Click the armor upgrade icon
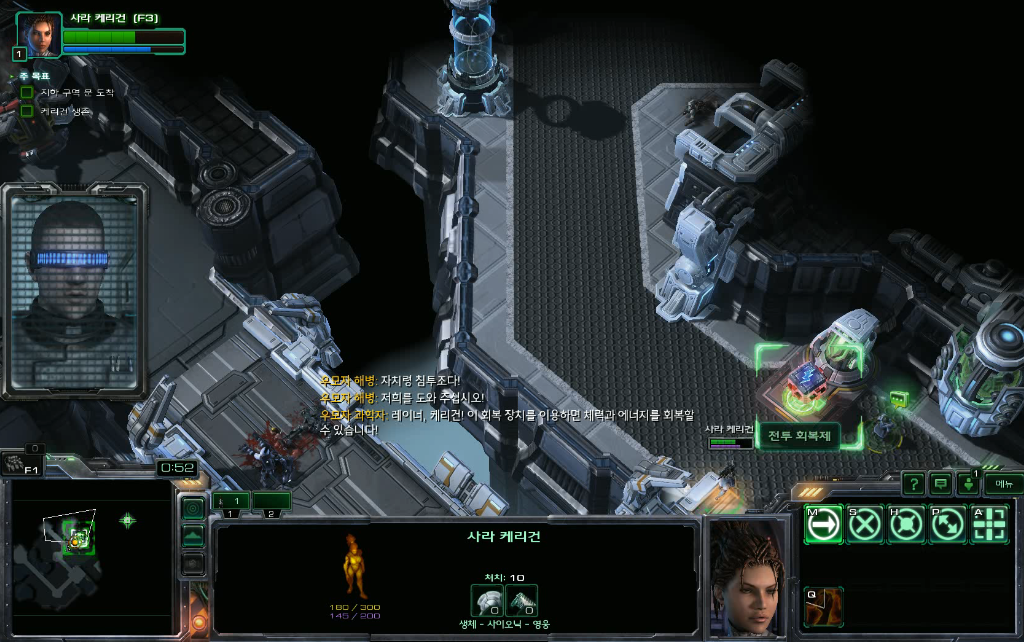The image size is (1024, 642). (x=486, y=599)
